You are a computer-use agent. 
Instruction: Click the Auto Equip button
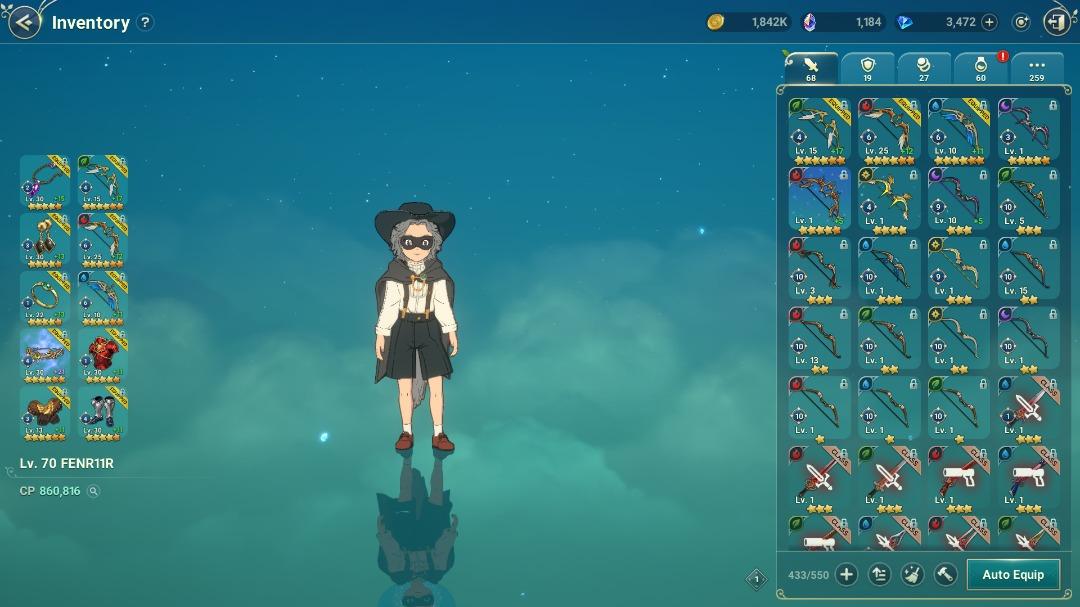(1012, 575)
